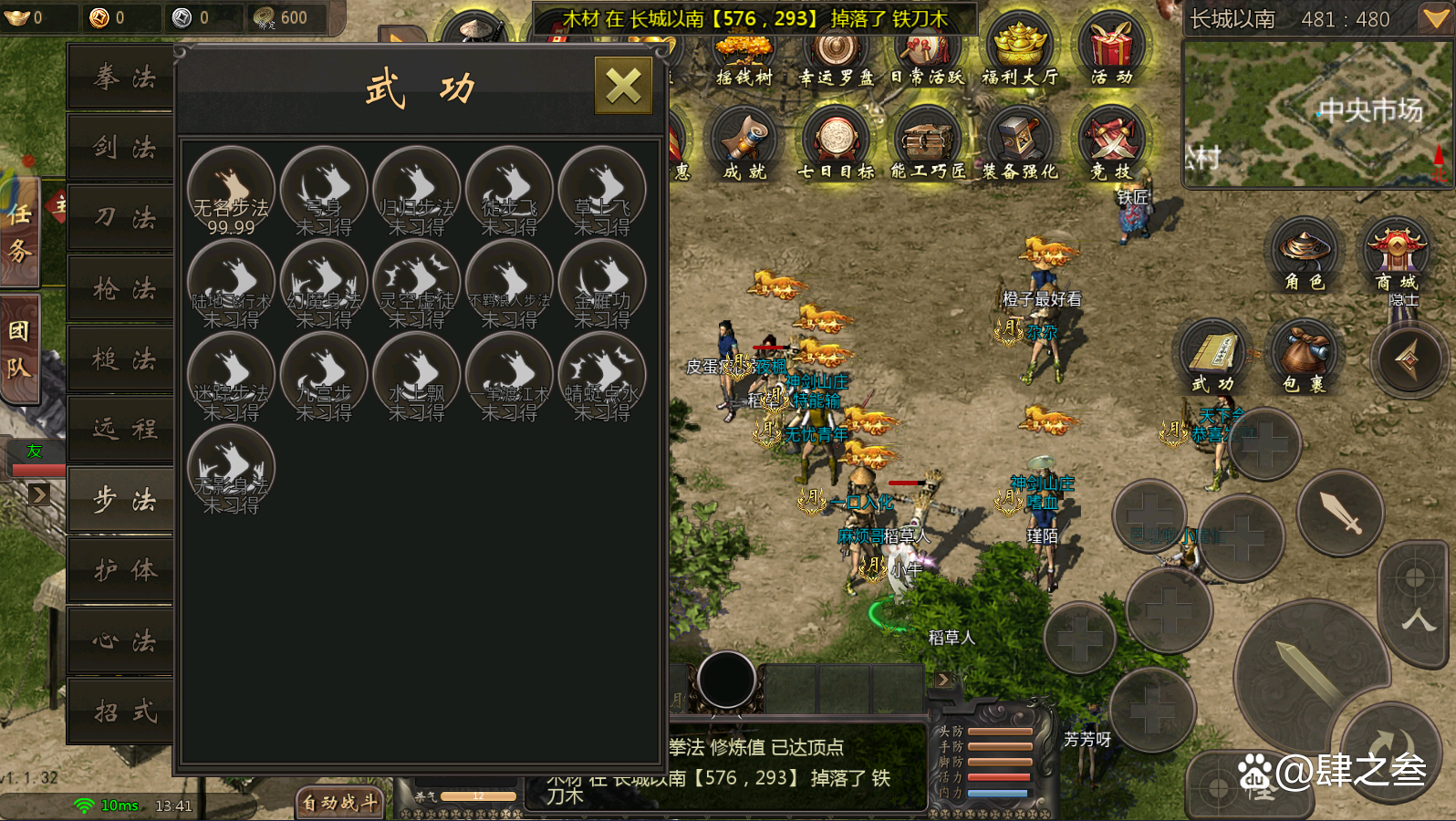Open the 福利大厅 welfare hall

(1020, 50)
